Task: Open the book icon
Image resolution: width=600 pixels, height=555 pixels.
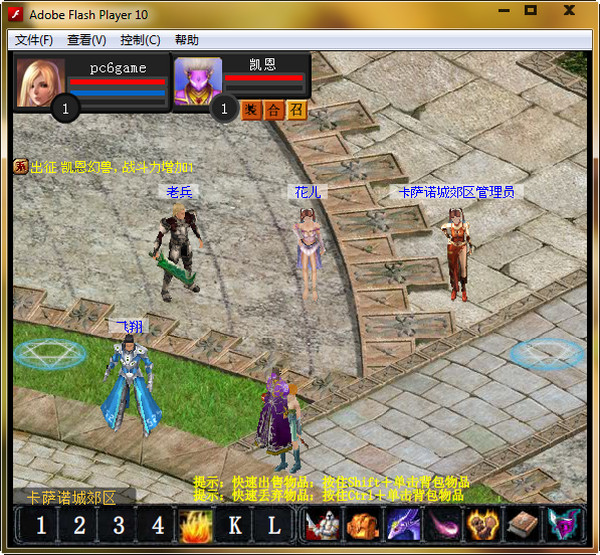Action: point(522,526)
